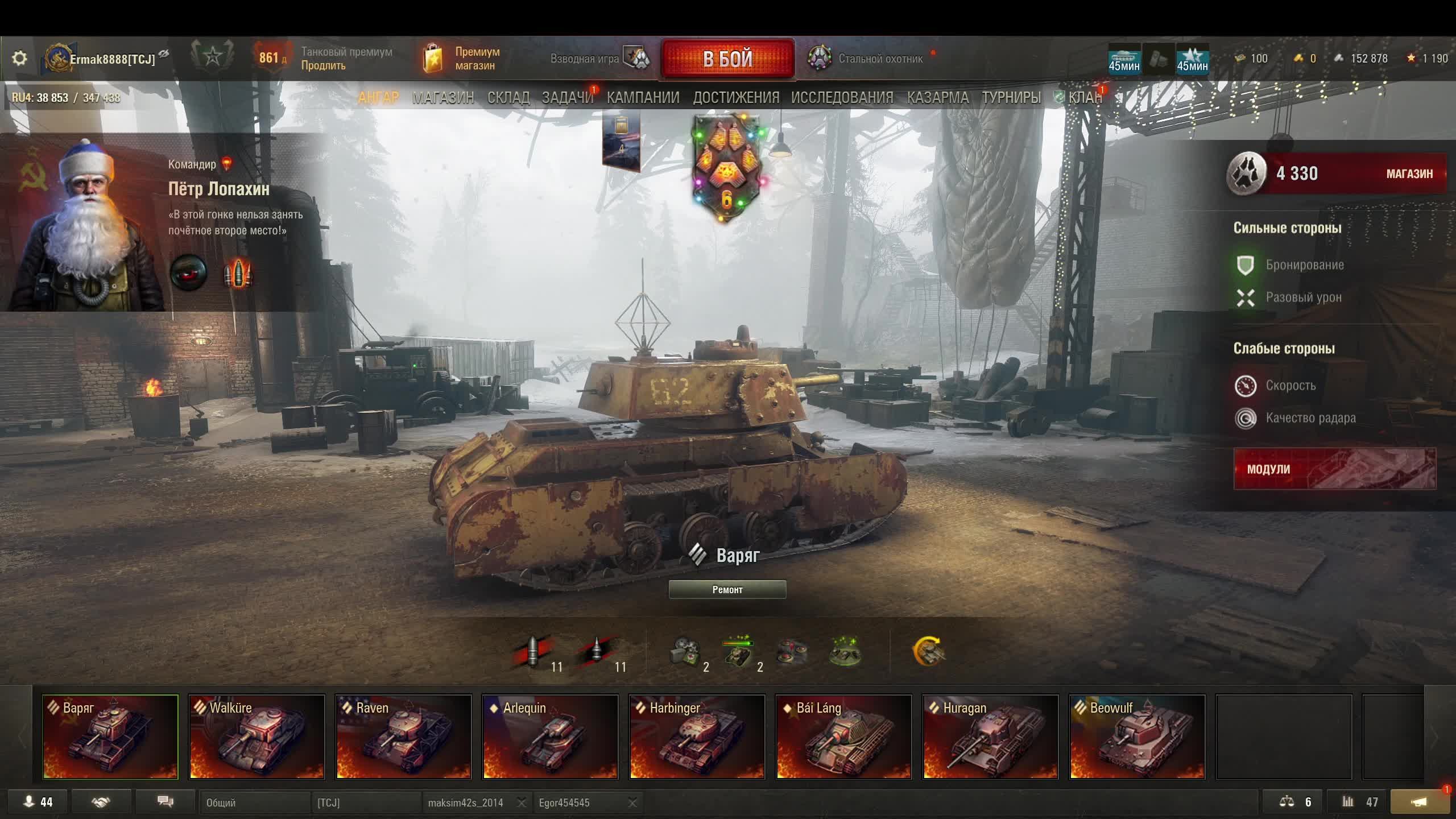This screenshot has height=819, width=1456.
Task: Open the КЛАН tab
Action: pyautogui.click(x=1085, y=98)
